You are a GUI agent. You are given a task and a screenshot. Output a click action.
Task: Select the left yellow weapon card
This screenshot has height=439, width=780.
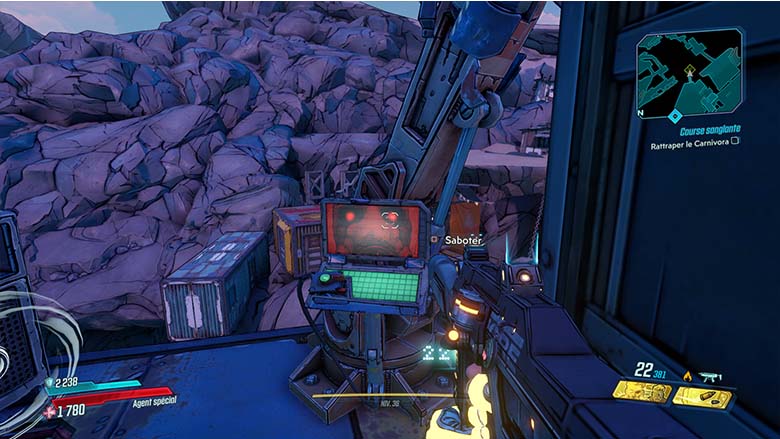pyautogui.click(x=643, y=393)
